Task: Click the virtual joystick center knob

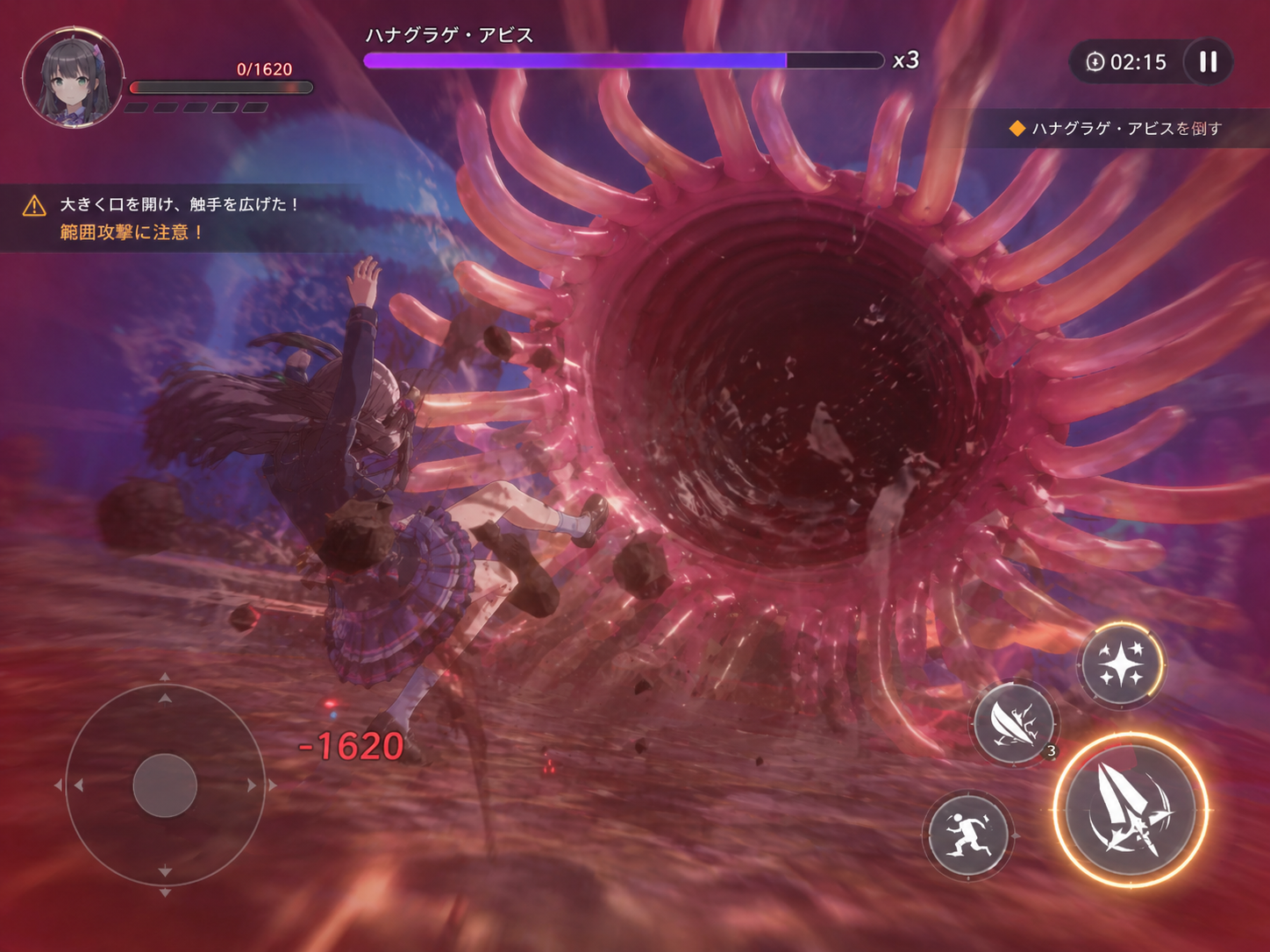Action: coord(165,785)
